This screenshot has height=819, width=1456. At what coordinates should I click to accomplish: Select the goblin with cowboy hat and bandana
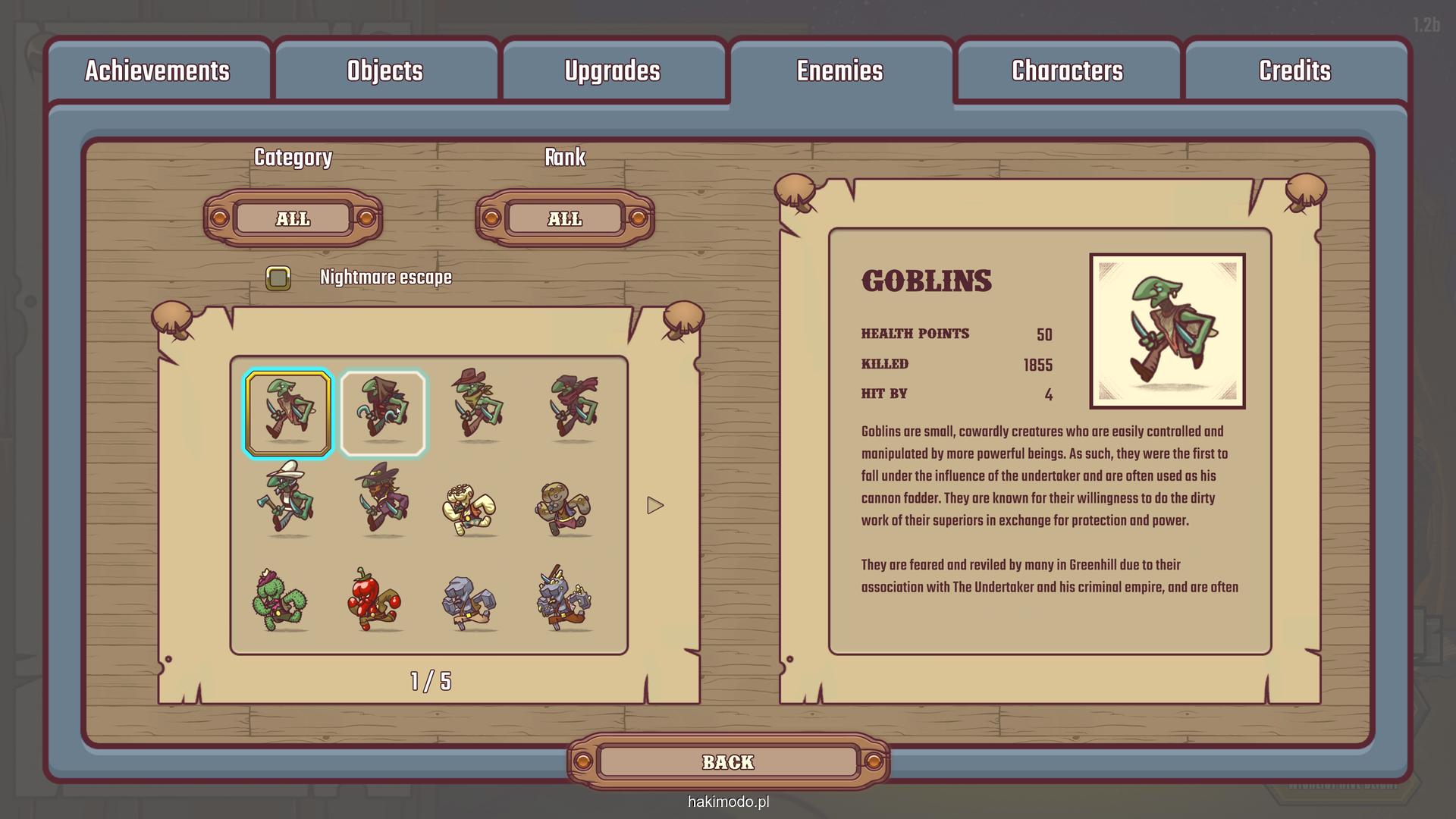click(x=478, y=406)
